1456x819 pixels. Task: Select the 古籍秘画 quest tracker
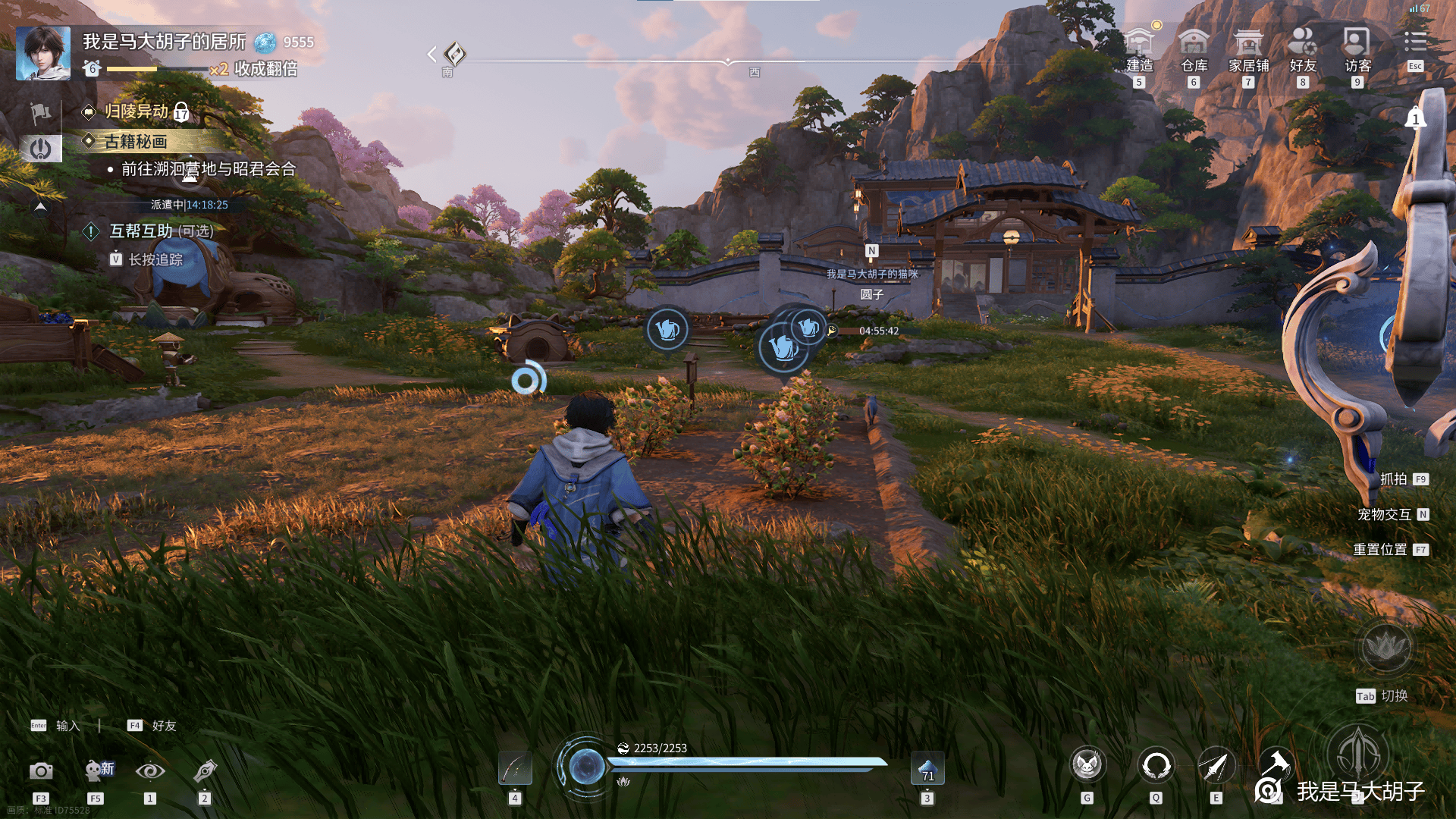[136, 142]
